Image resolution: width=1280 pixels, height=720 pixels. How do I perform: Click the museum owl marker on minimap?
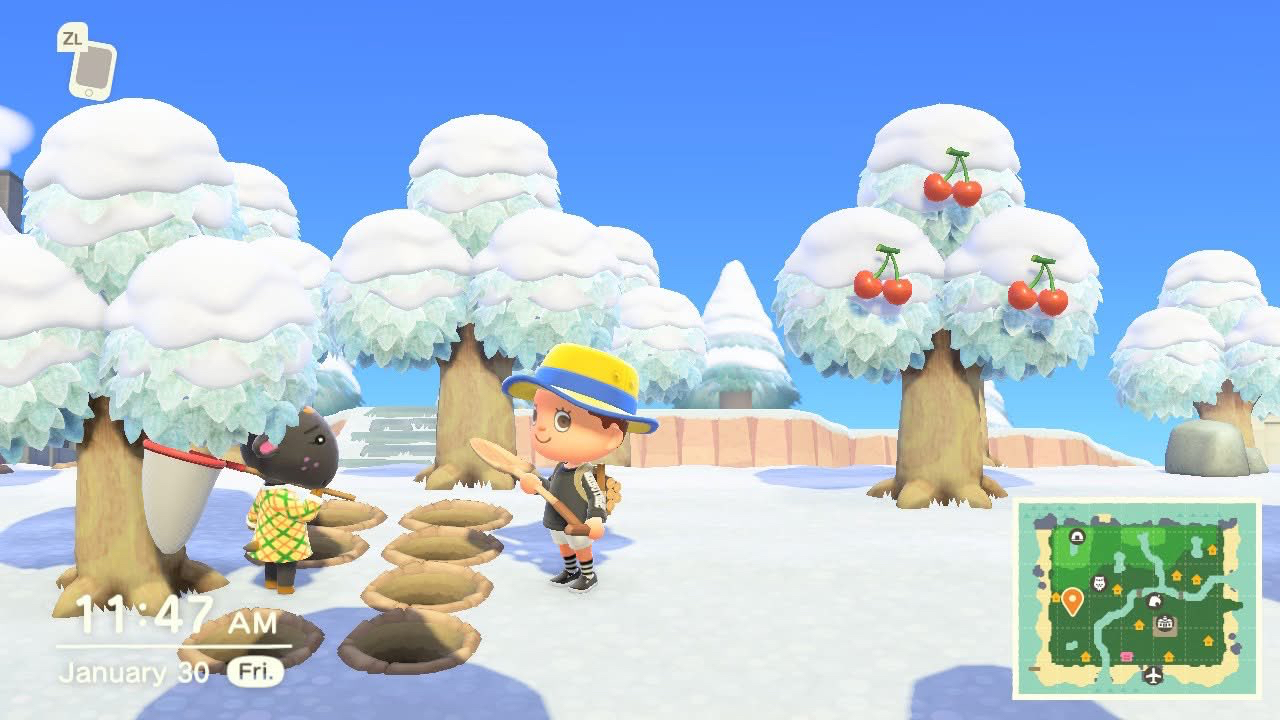(1099, 583)
